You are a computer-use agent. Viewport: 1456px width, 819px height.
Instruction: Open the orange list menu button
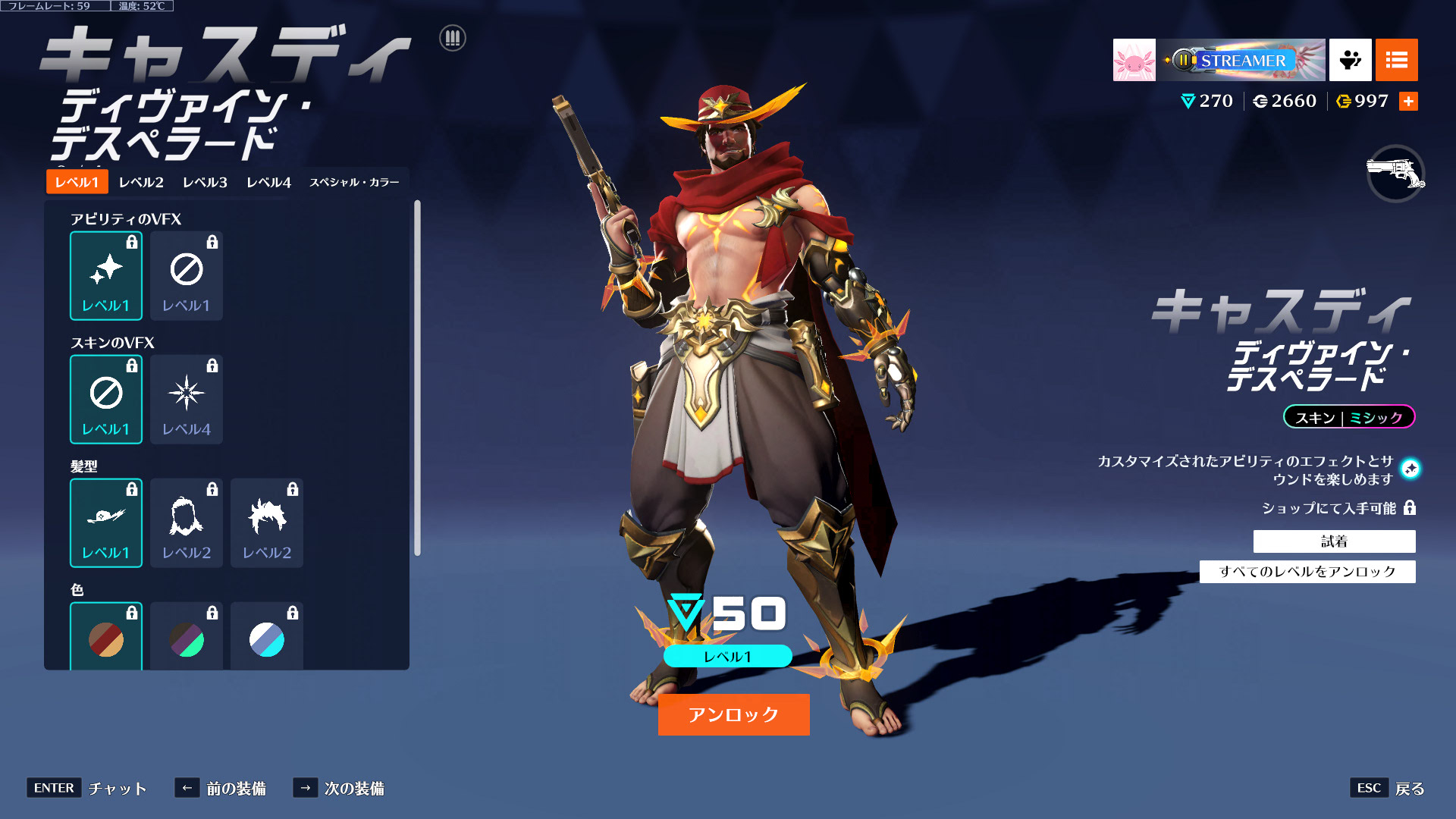pos(1396,60)
